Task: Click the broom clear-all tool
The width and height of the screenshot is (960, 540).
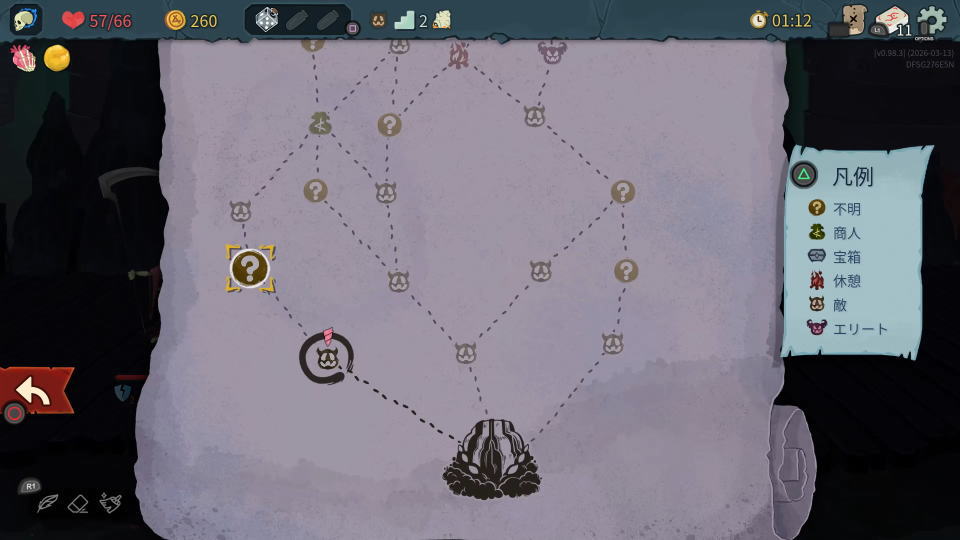Action: click(111, 503)
